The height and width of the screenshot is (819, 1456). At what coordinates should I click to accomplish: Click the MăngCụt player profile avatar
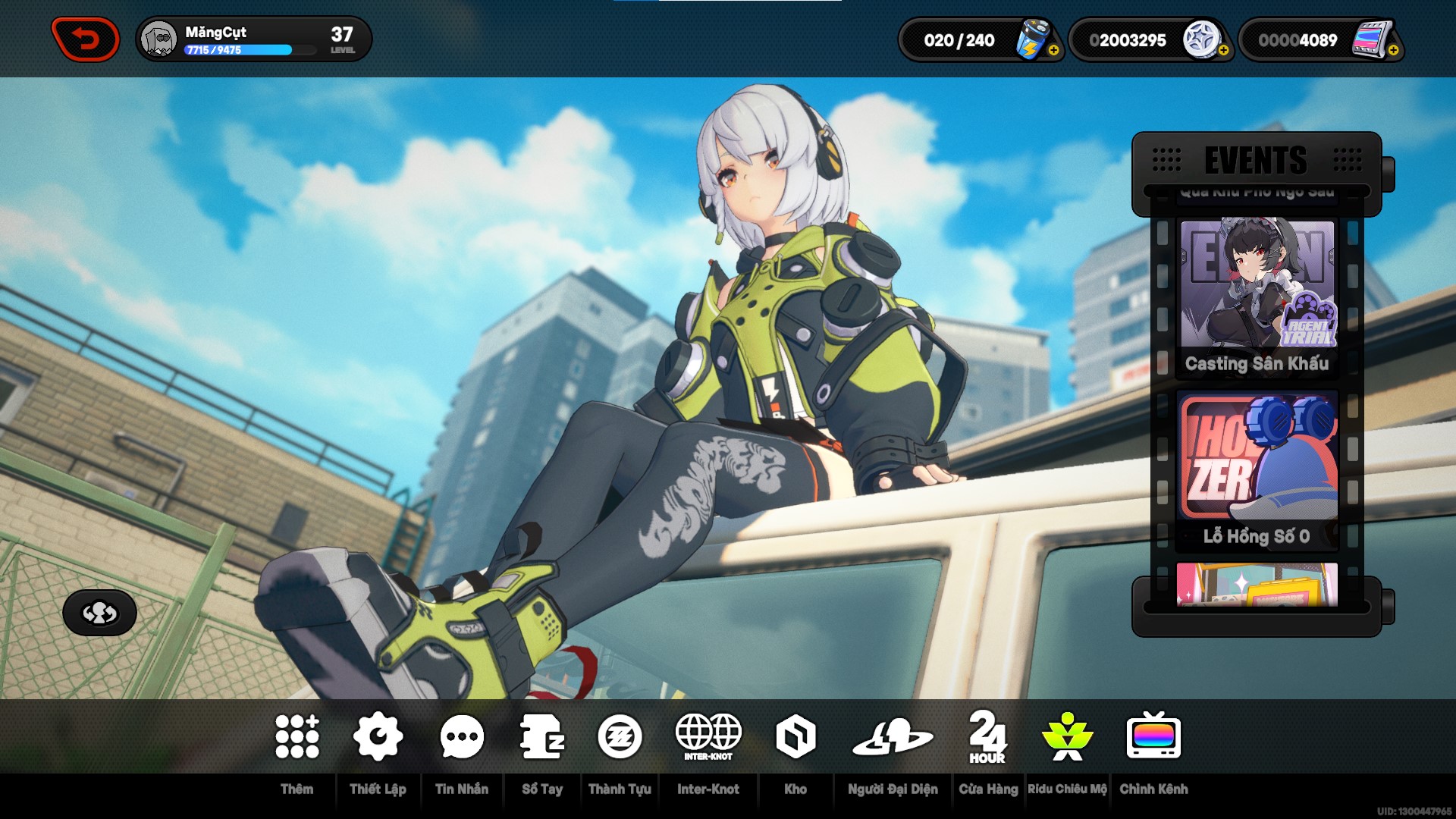(x=157, y=38)
